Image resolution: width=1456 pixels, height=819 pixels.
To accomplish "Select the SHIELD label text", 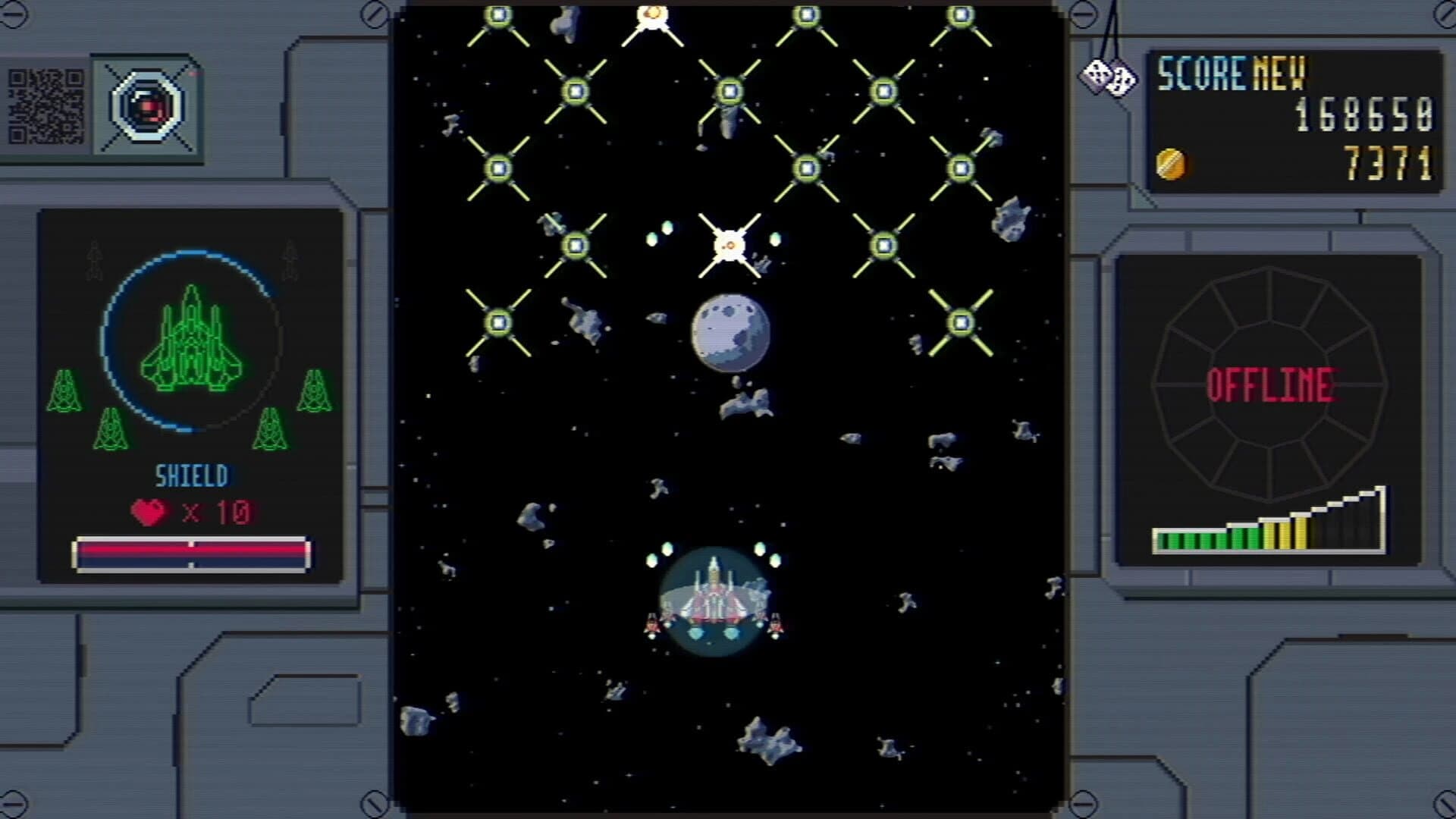I will coord(191,475).
